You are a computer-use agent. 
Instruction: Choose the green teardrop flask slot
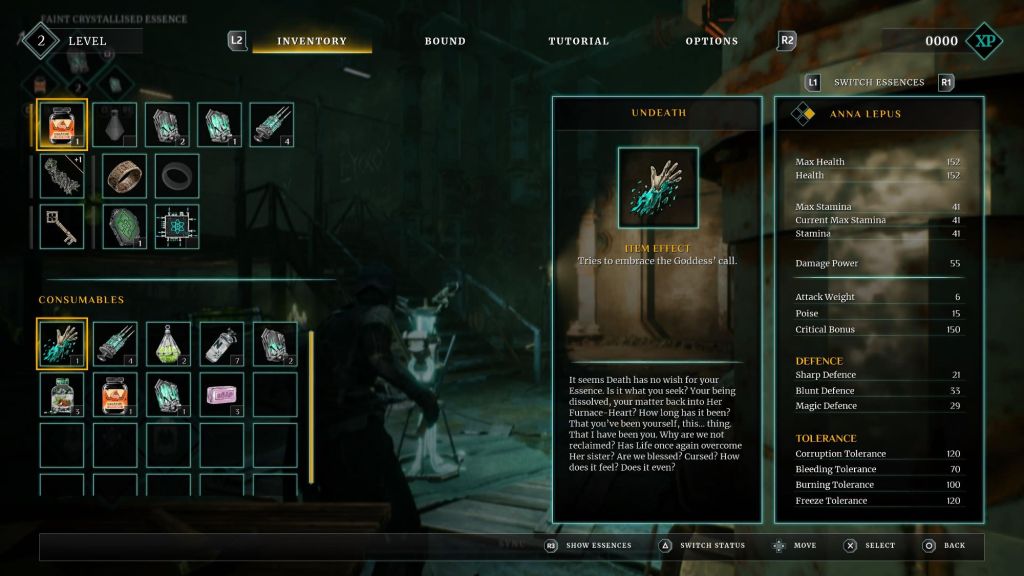click(x=168, y=343)
